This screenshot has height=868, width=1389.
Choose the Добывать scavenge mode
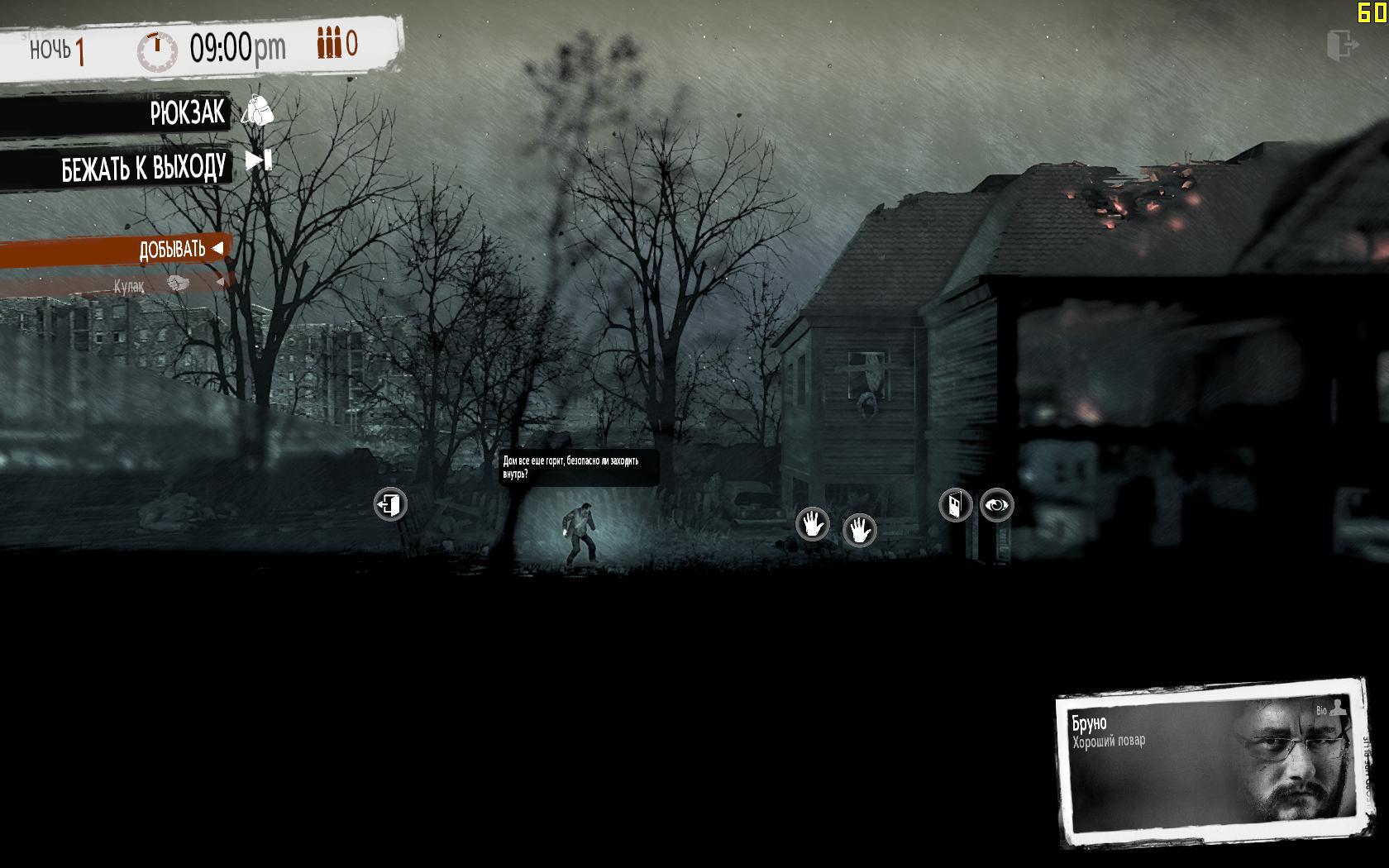[x=173, y=249]
